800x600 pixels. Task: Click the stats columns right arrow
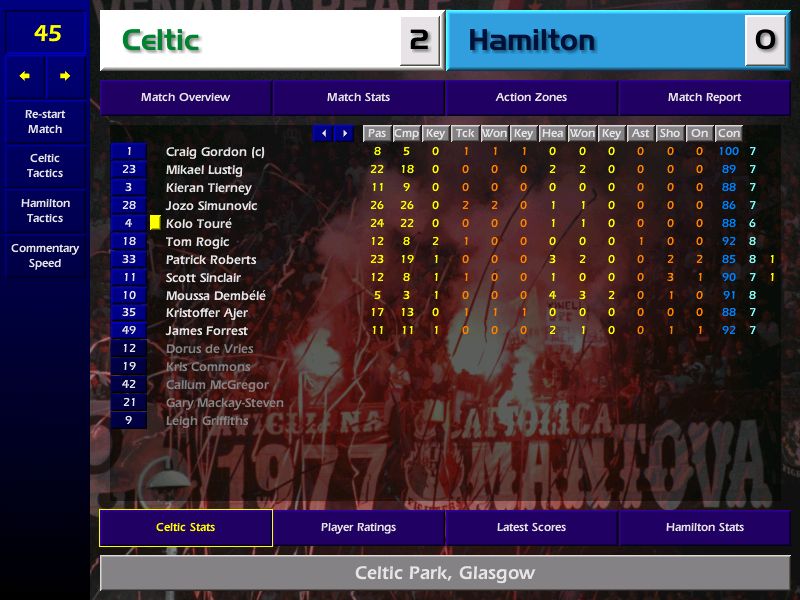click(x=344, y=133)
